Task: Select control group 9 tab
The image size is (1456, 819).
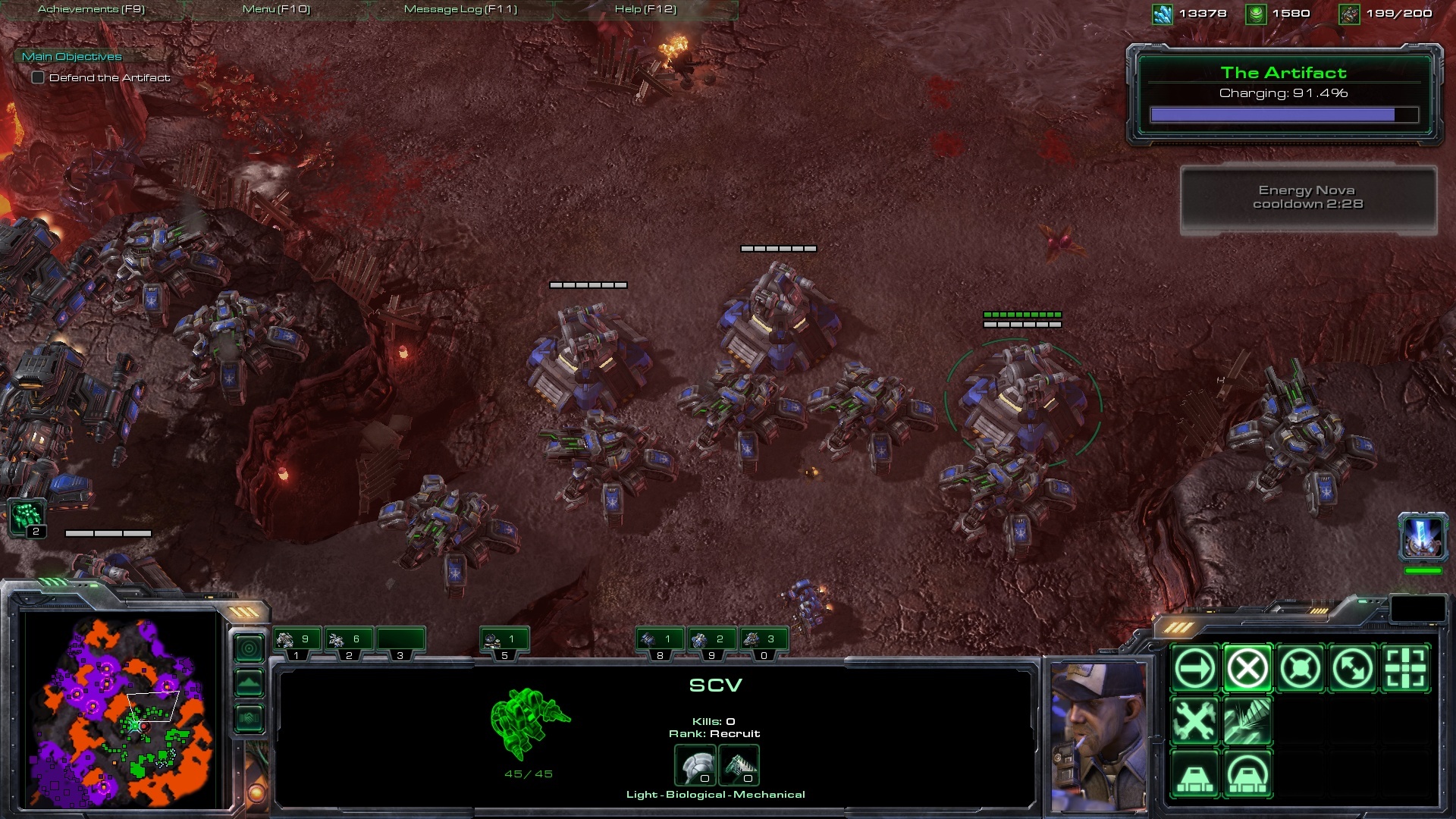Action: point(711,642)
